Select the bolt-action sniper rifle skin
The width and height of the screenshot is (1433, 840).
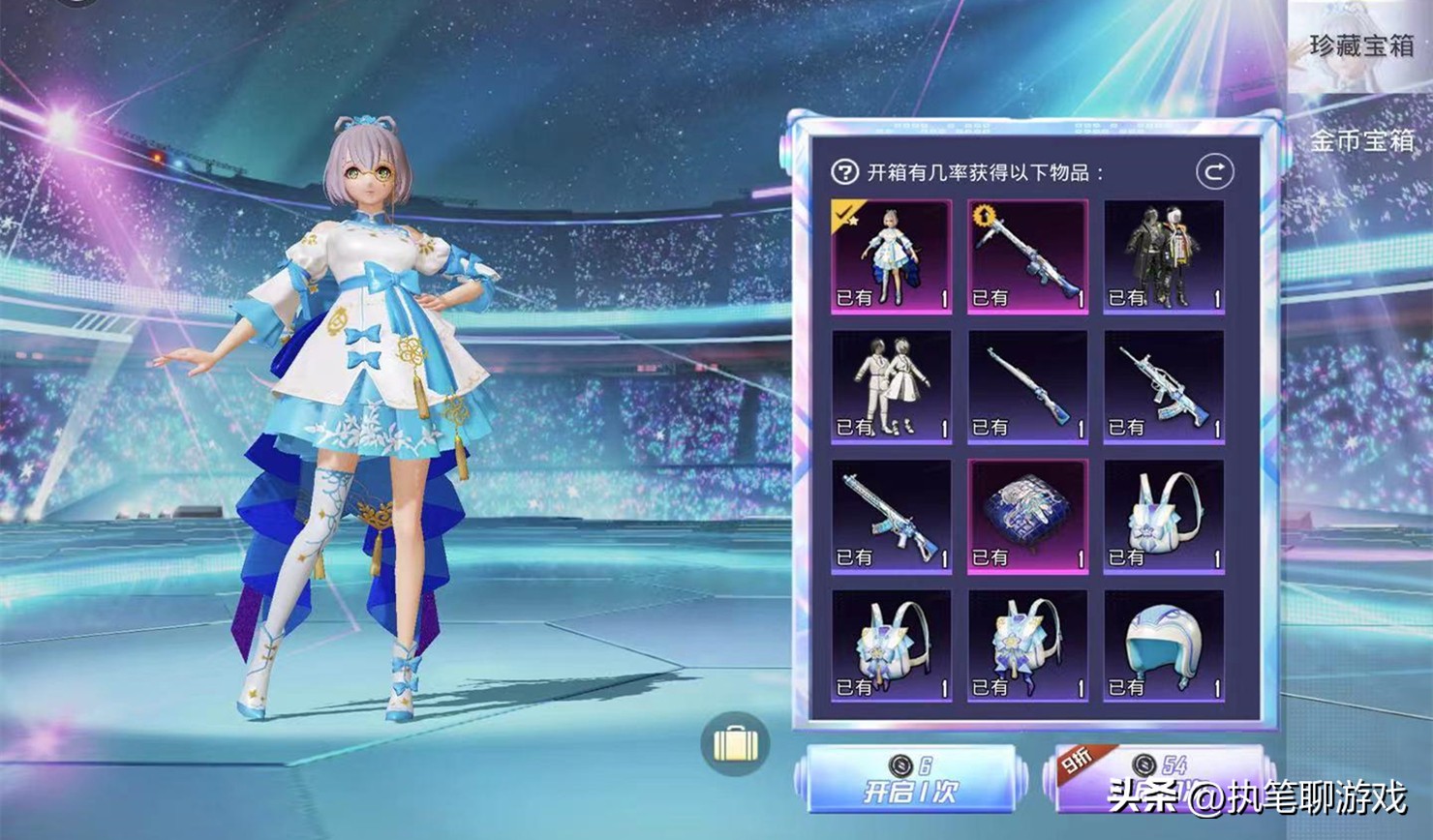(x=1027, y=386)
